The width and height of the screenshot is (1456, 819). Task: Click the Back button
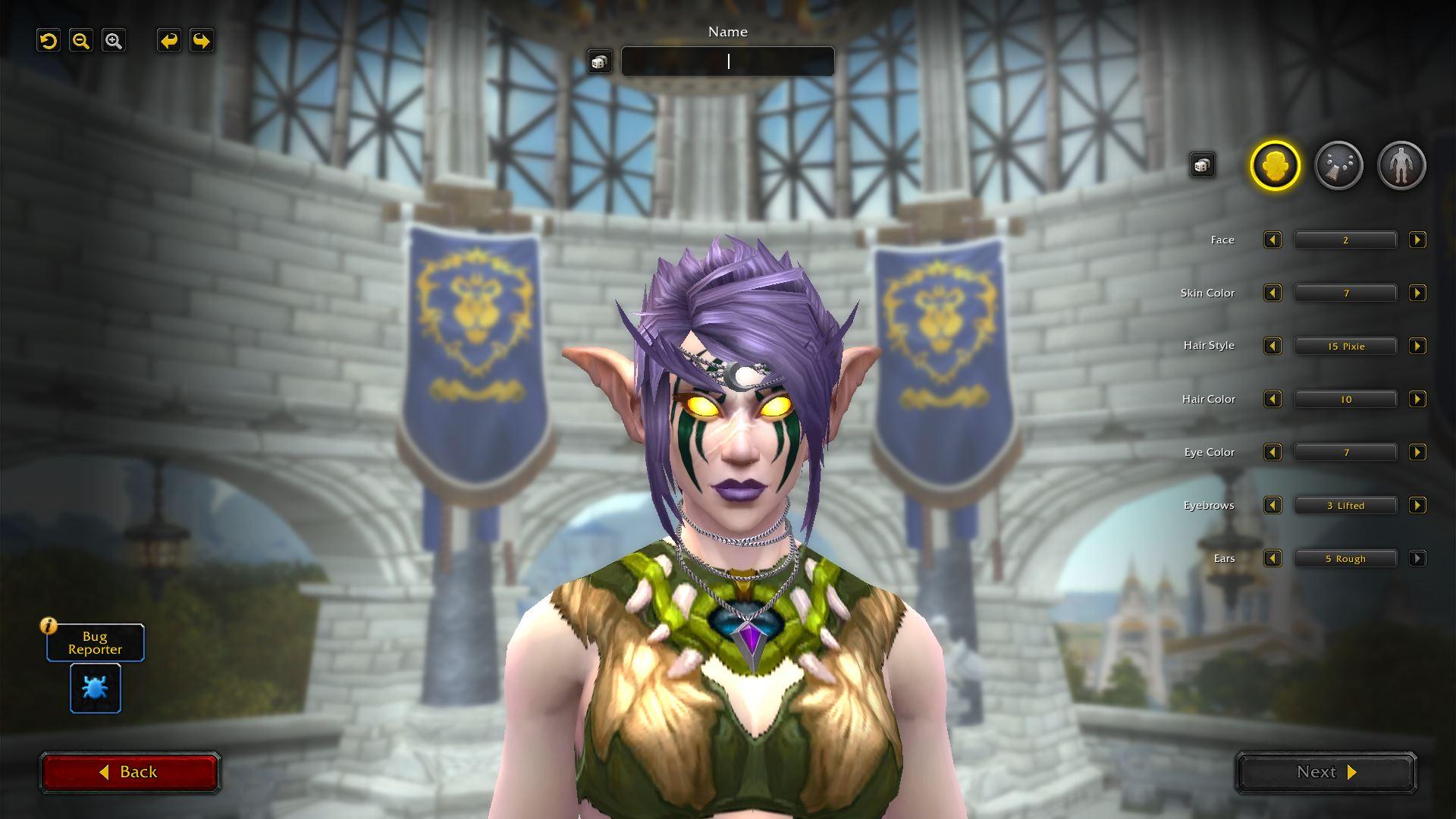pos(130,772)
